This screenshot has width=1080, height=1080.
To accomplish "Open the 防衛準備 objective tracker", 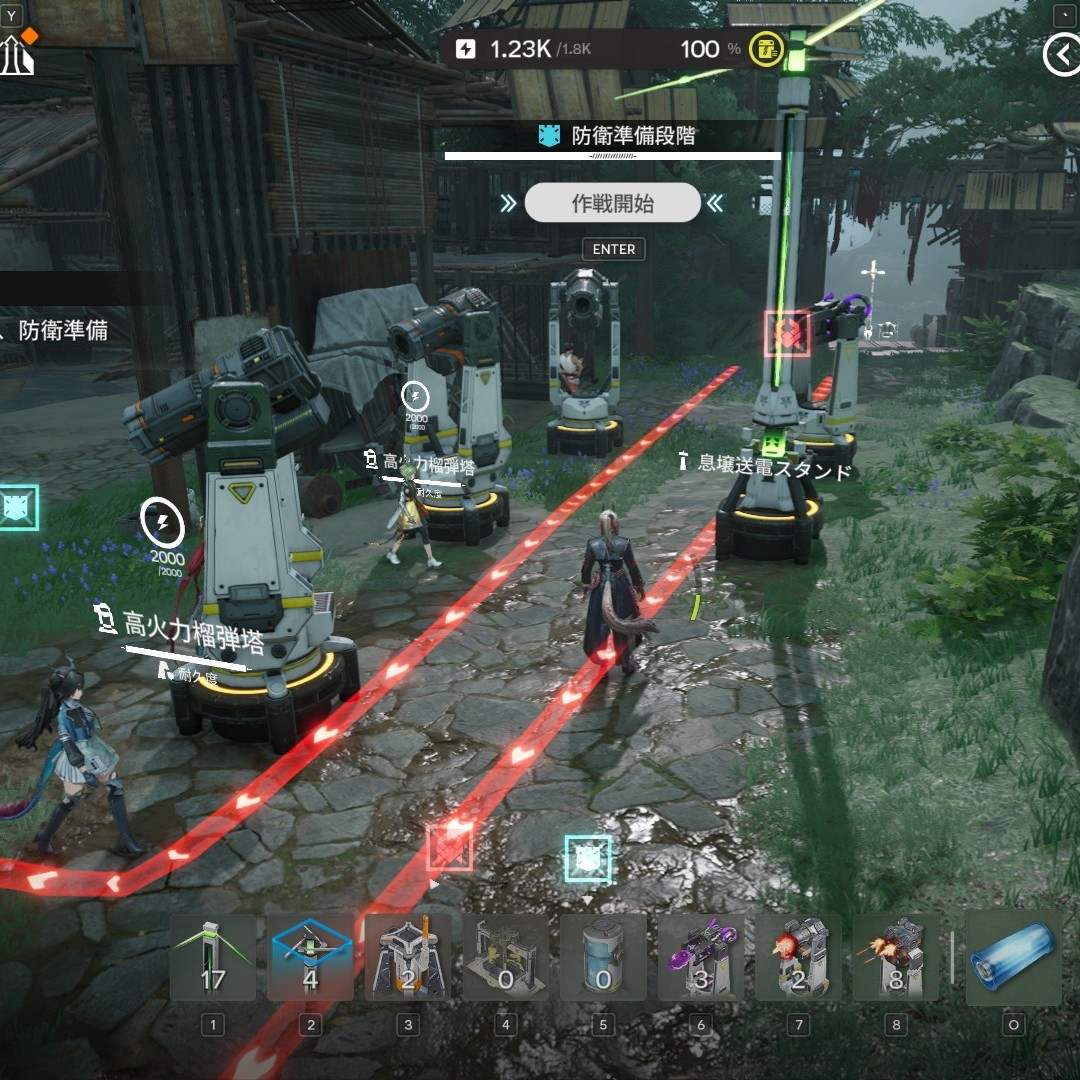I will tap(62, 330).
